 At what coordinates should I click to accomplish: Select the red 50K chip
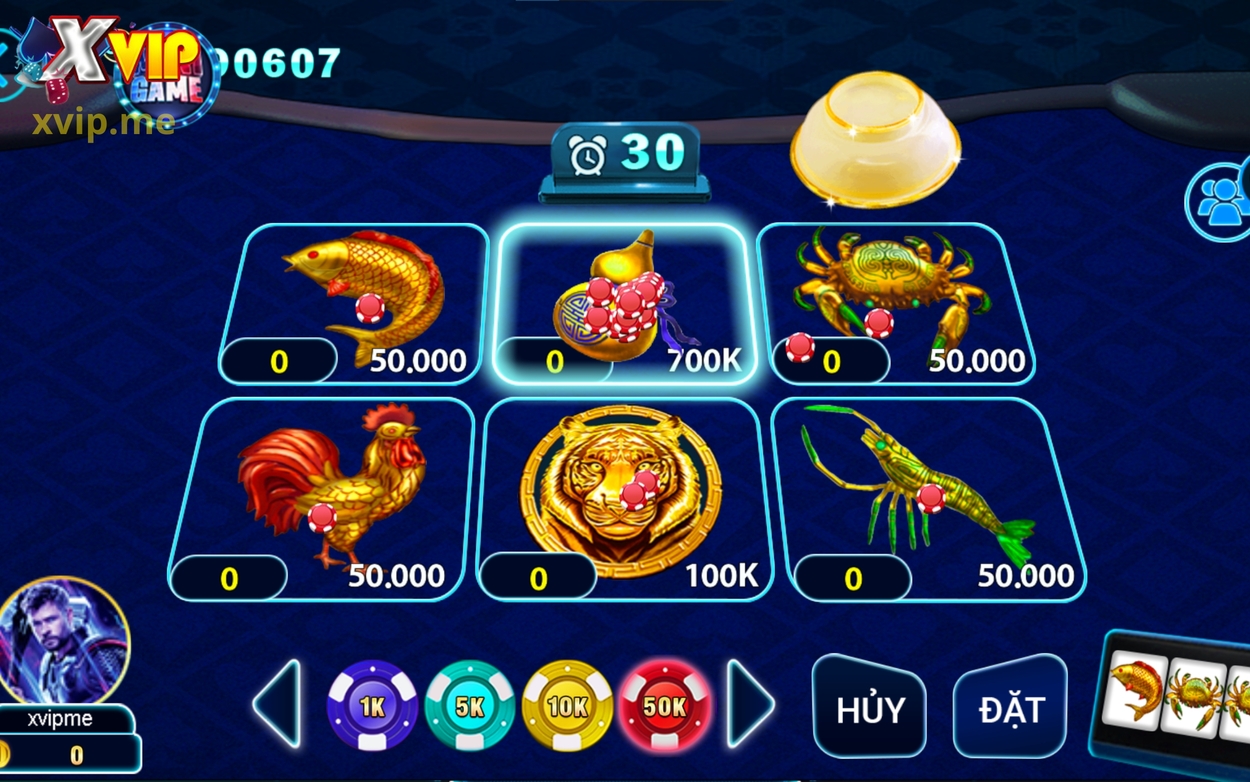(x=665, y=706)
